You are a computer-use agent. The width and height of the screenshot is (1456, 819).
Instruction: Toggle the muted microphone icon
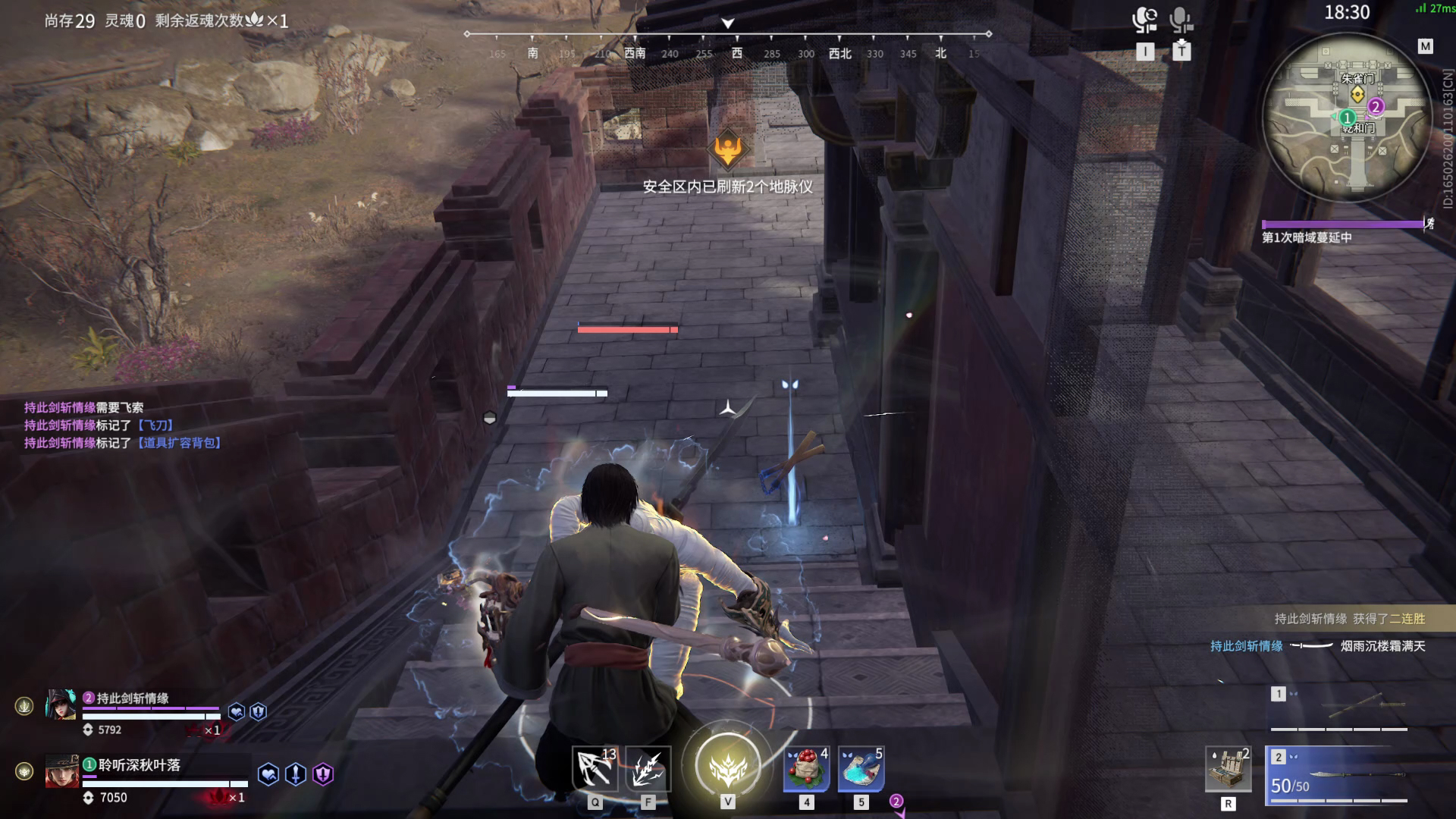click(x=1181, y=20)
